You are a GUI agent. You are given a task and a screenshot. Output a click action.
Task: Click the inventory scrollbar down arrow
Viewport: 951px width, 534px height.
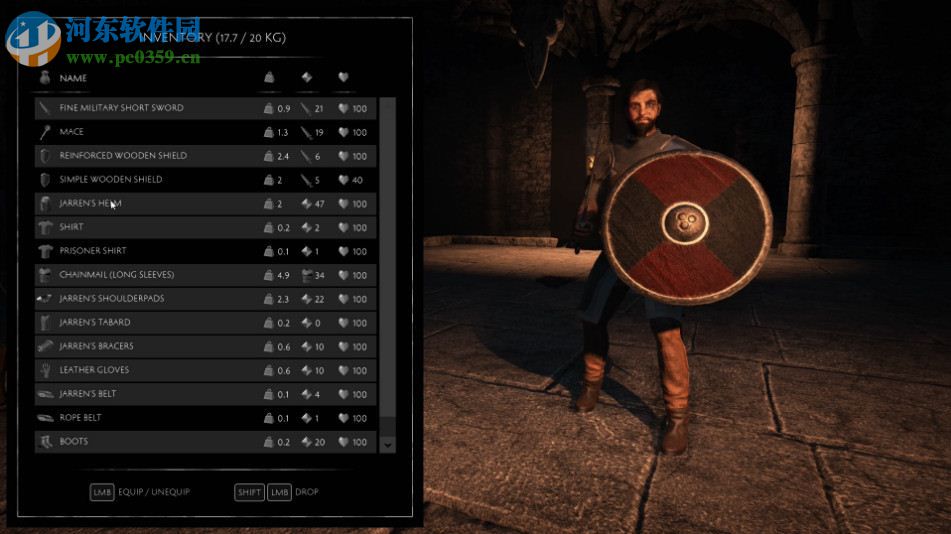coord(388,444)
